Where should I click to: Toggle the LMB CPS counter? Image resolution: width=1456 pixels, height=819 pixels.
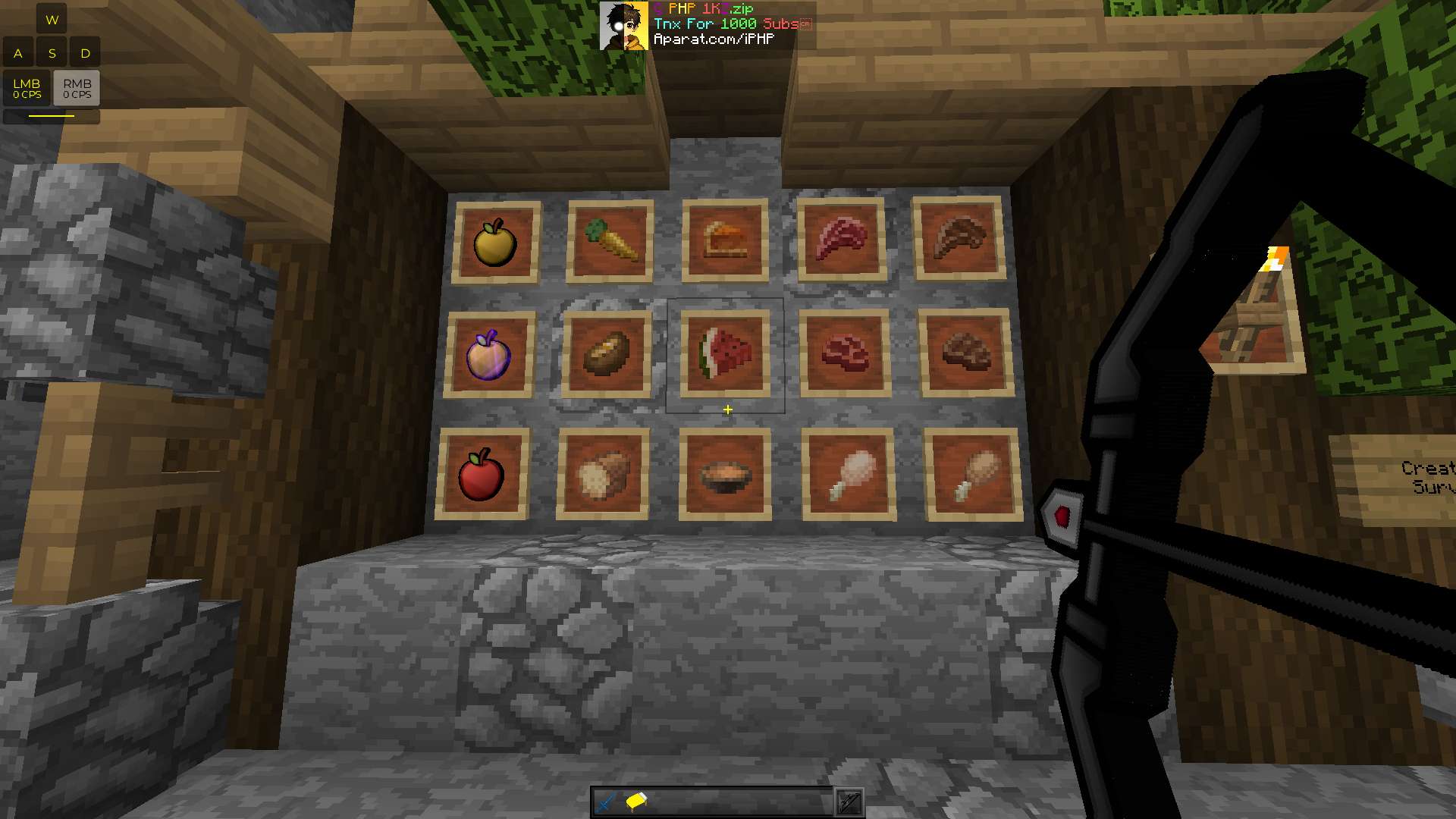click(28, 87)
